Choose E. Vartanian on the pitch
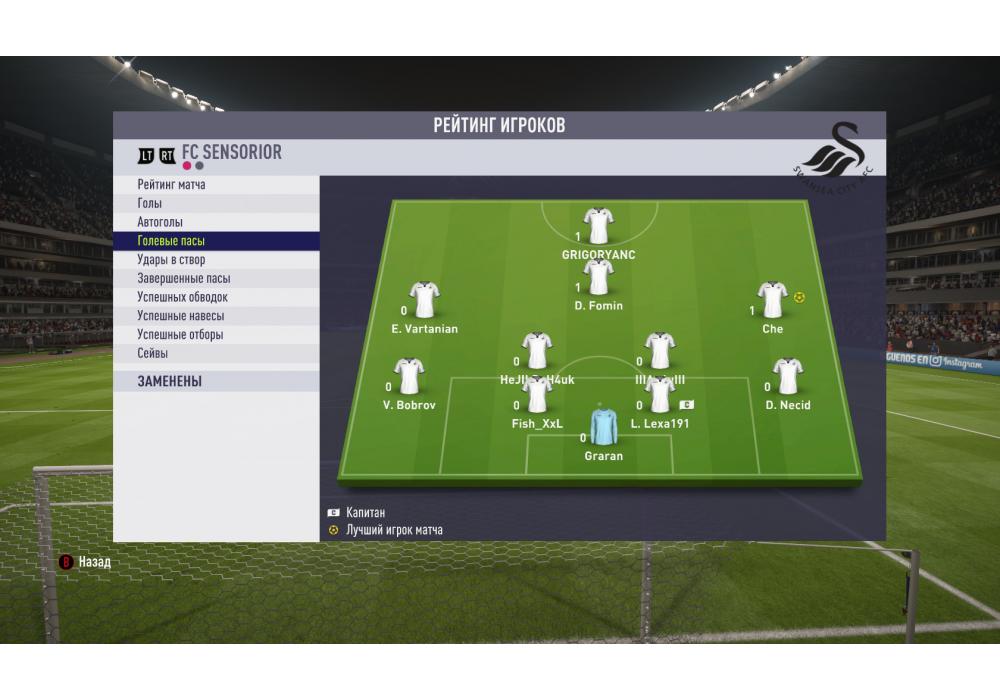Viewport: 1000px width, 700px height. click(424, 300)
